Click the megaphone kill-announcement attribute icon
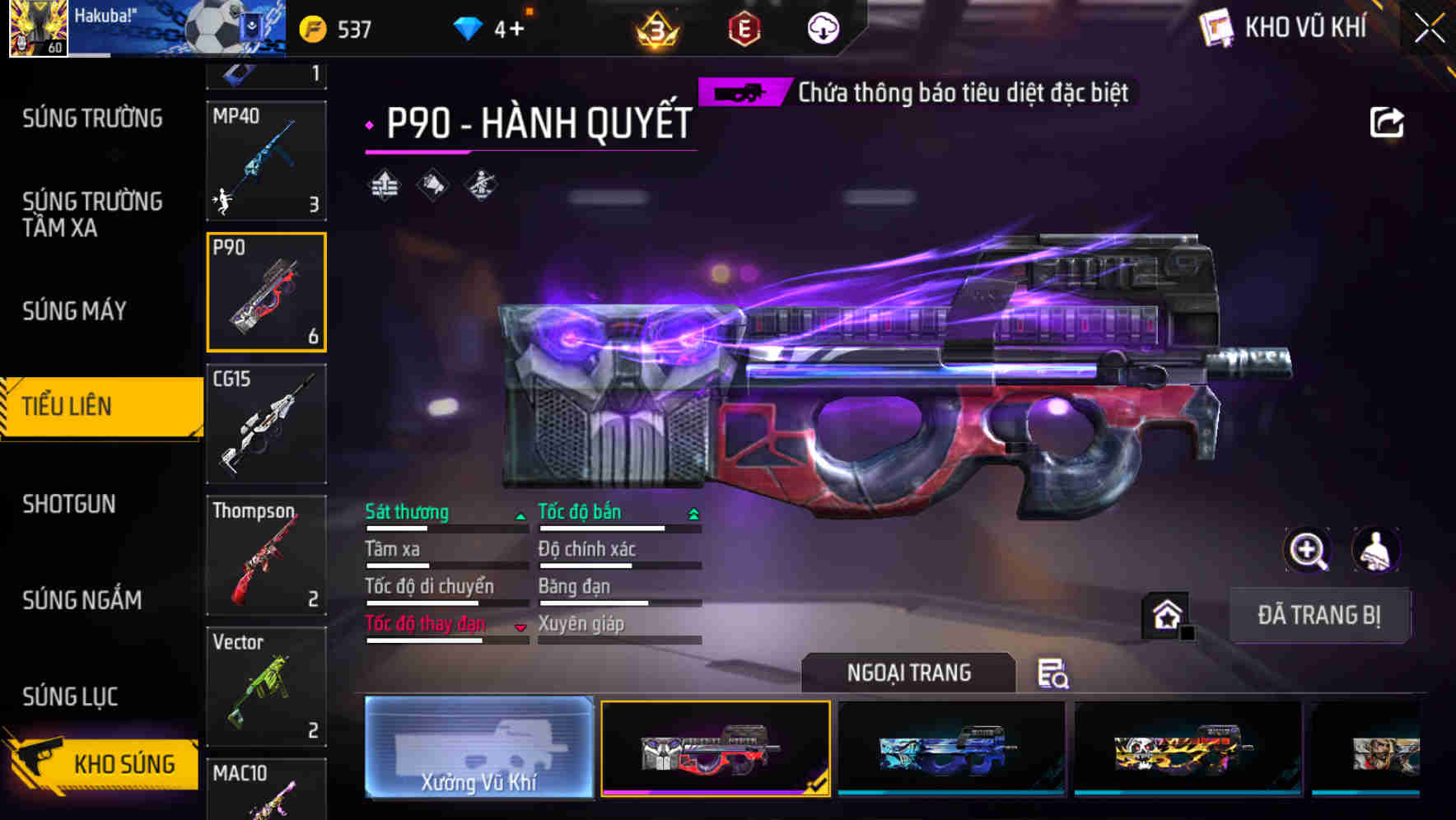 point(432,186)
